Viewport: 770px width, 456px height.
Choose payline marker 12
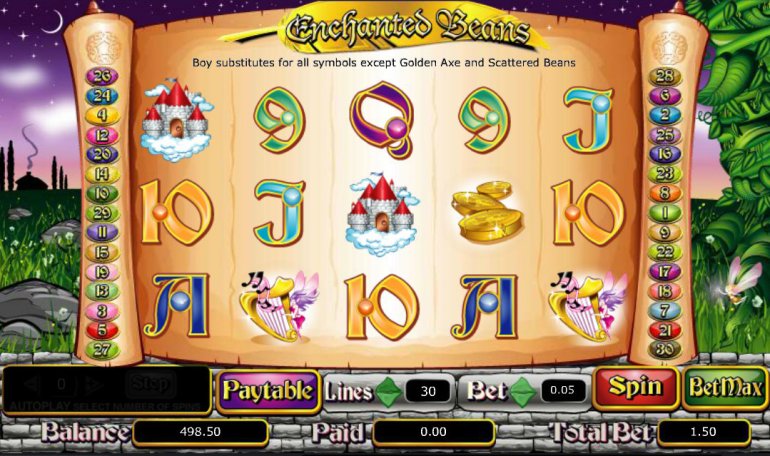tap(103, 135)
